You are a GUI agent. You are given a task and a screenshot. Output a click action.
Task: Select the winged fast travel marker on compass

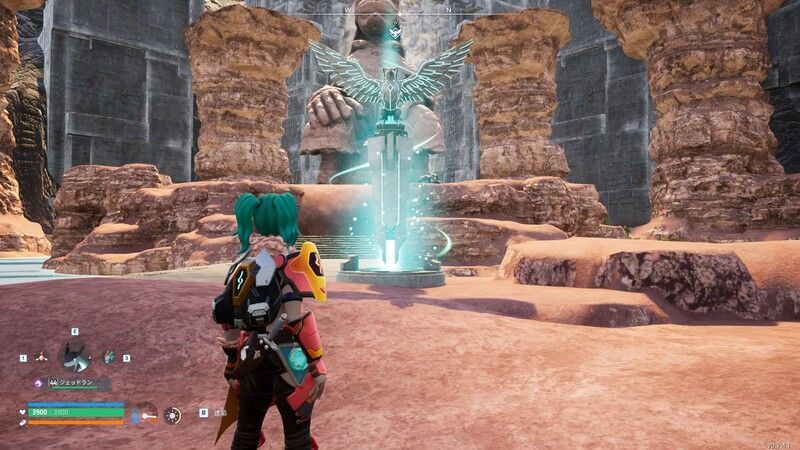(x=395, y=31)
